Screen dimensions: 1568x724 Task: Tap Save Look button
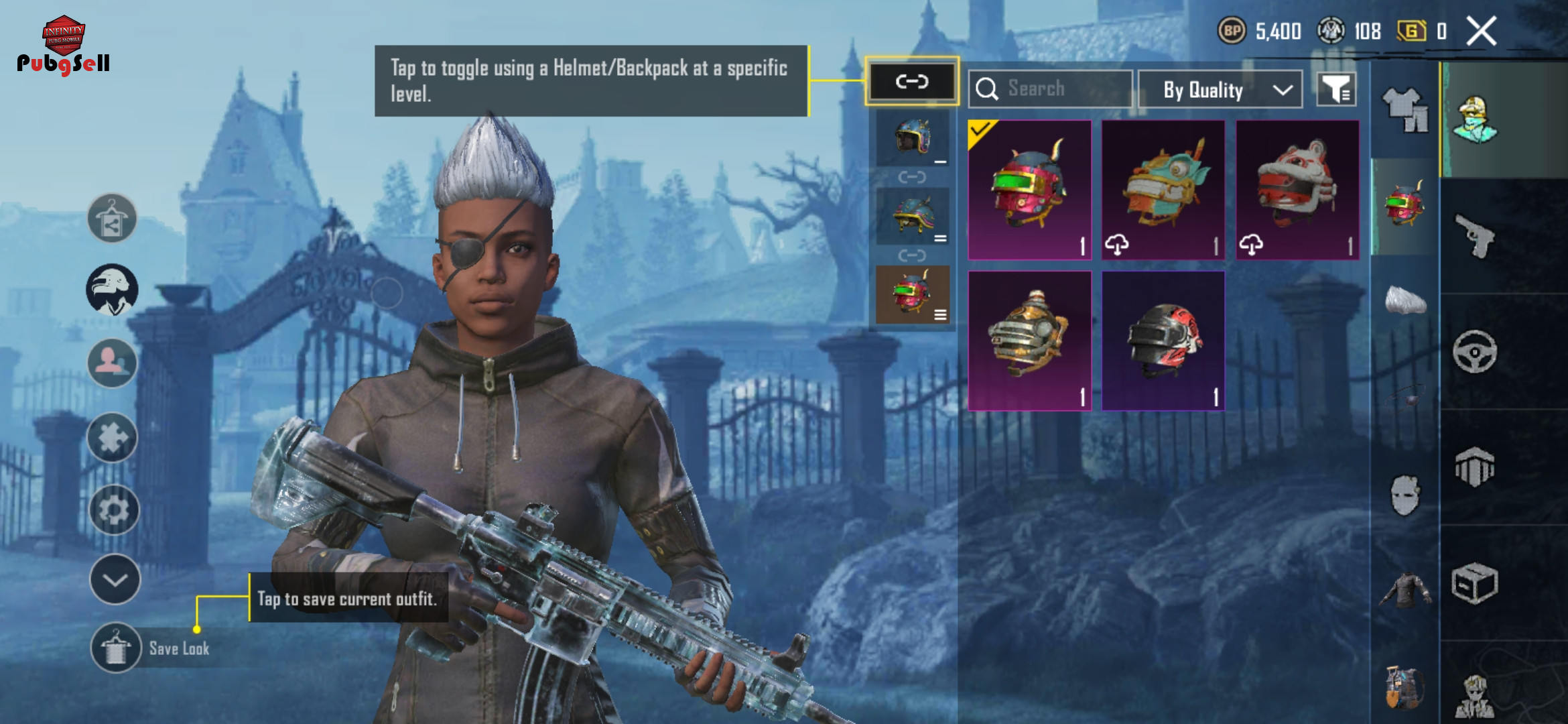116,648
